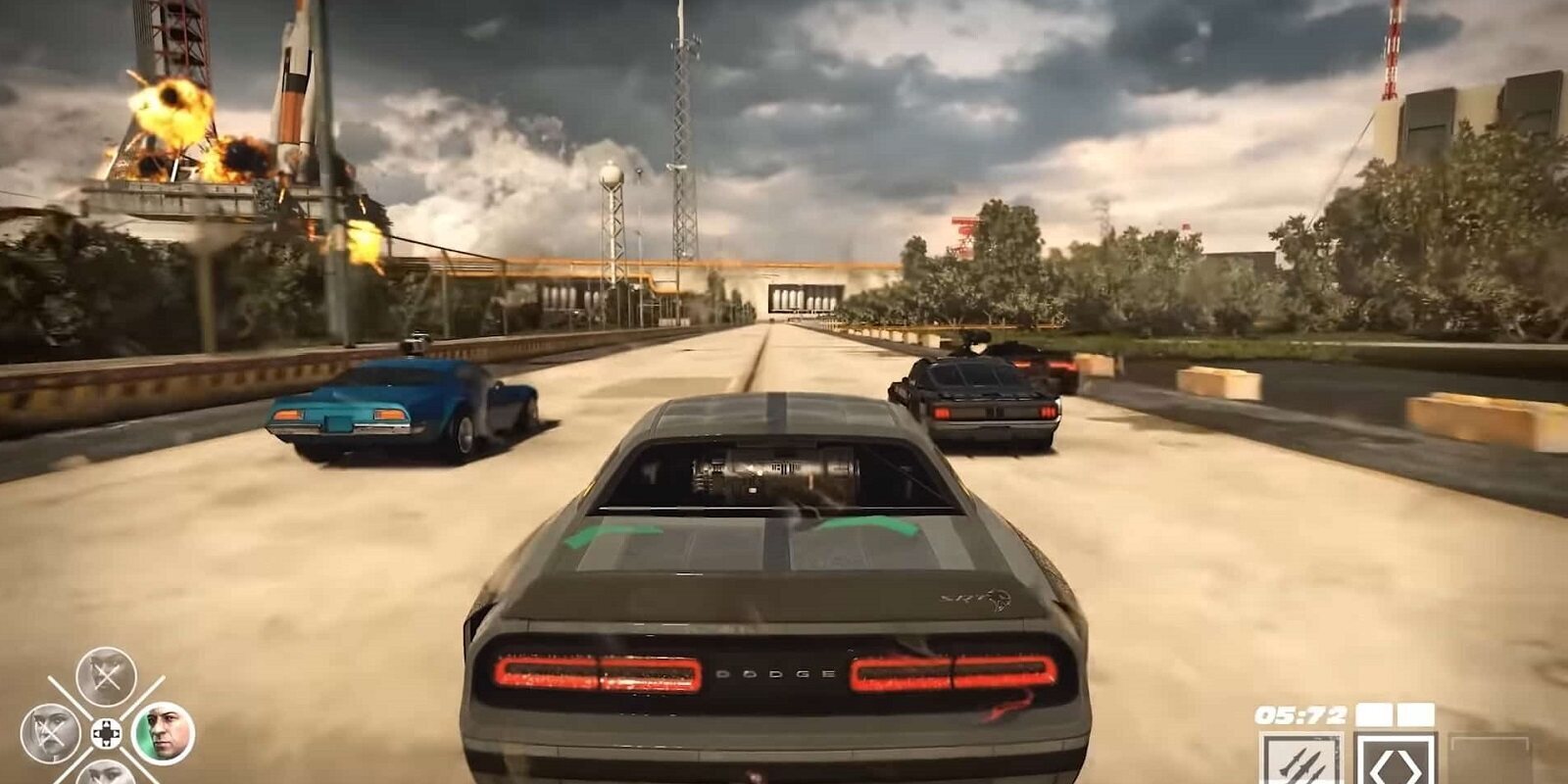The height and width of the screenshot is (784, 1568).
Task: Click the 05:72 countdown timer
Action: pos(1300,712)
